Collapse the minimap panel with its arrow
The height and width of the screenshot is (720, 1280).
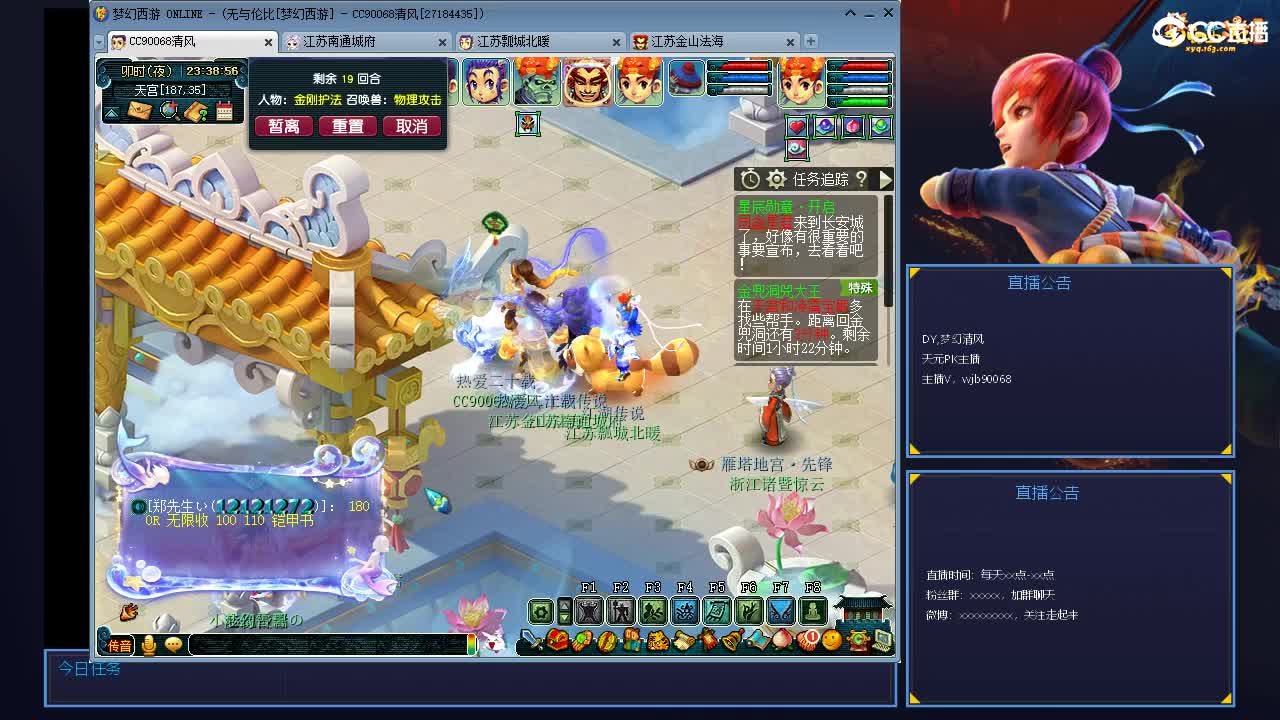(x=111, y=113)
